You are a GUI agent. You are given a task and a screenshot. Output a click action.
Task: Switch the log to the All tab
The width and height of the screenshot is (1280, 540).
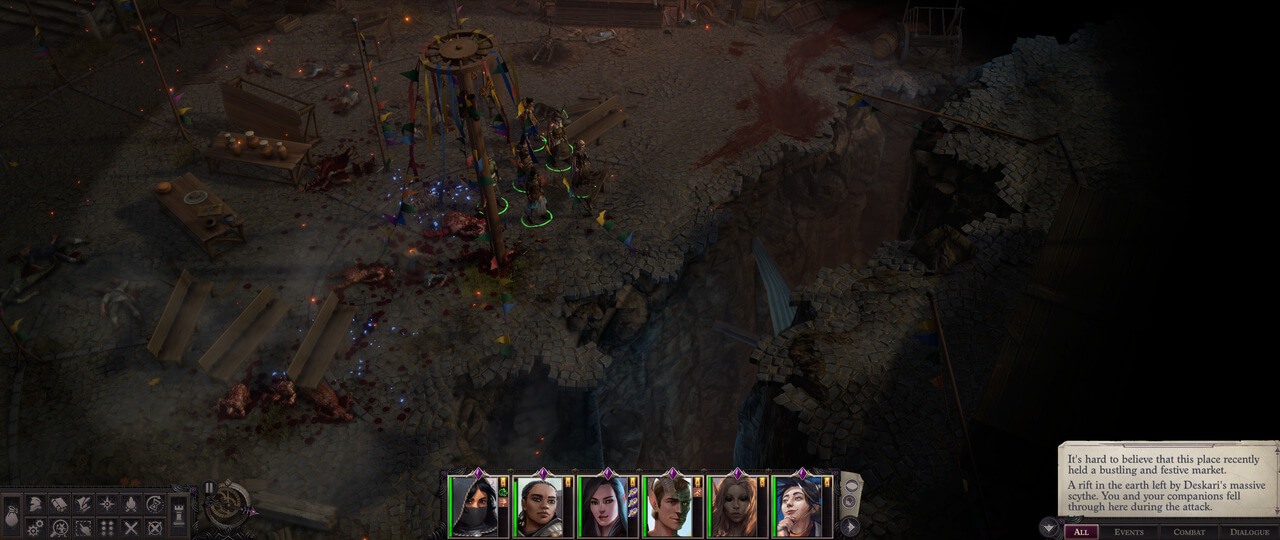1080,532
